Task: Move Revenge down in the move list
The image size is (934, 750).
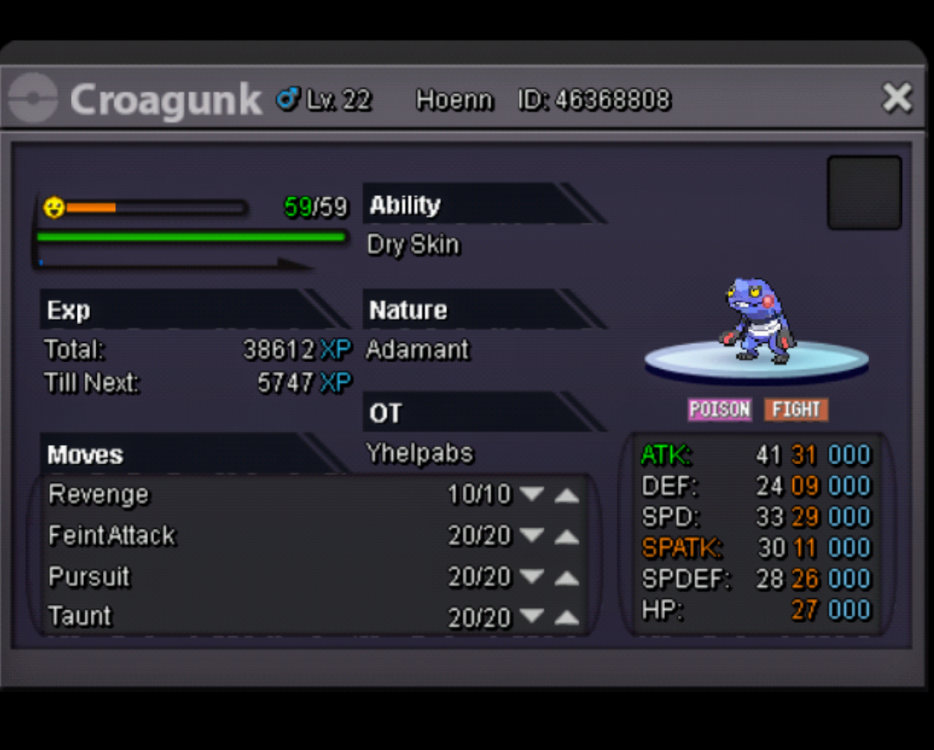Action: tap(532, 494)
